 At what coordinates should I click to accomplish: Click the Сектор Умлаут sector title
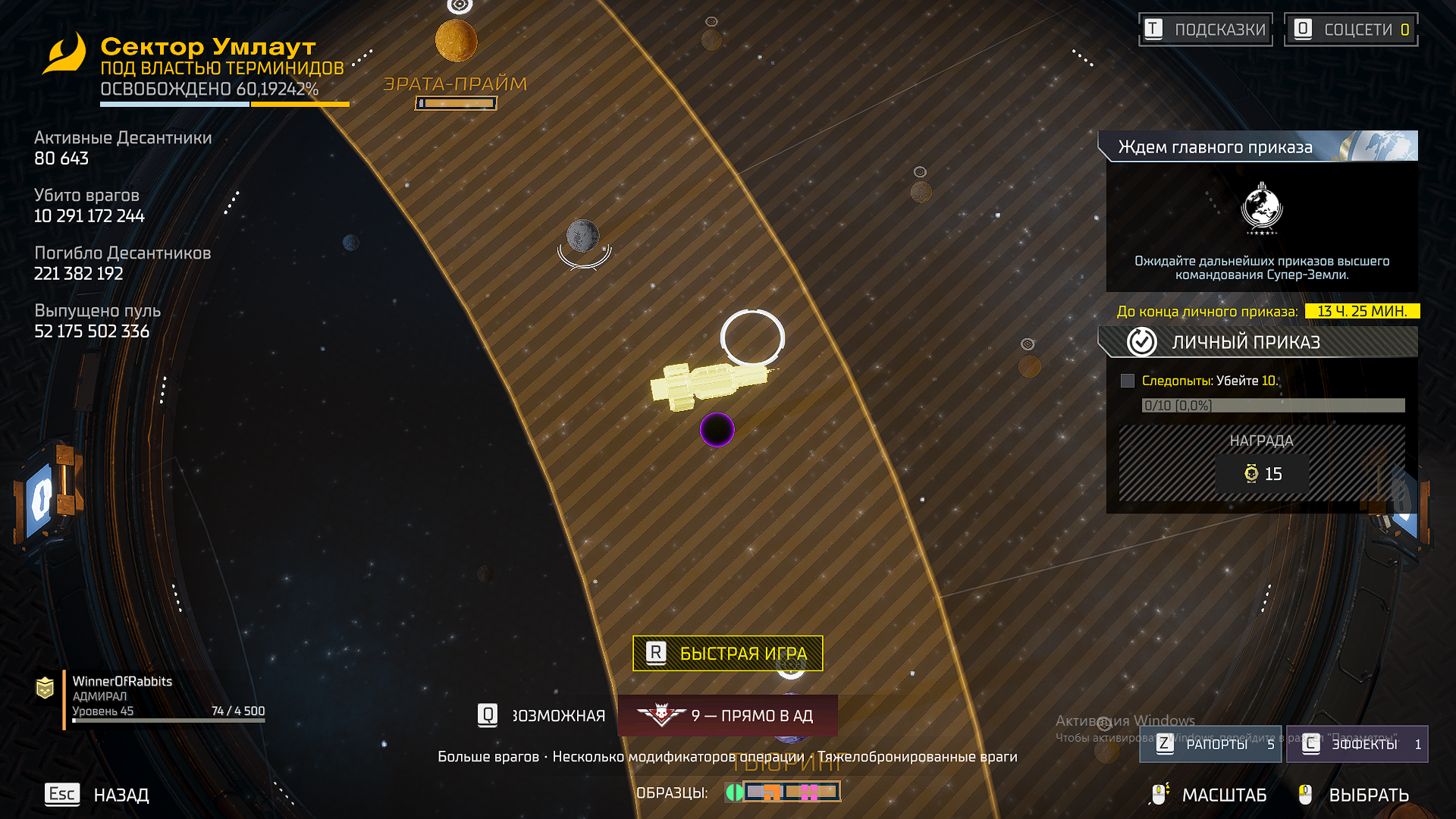[208, 46]
